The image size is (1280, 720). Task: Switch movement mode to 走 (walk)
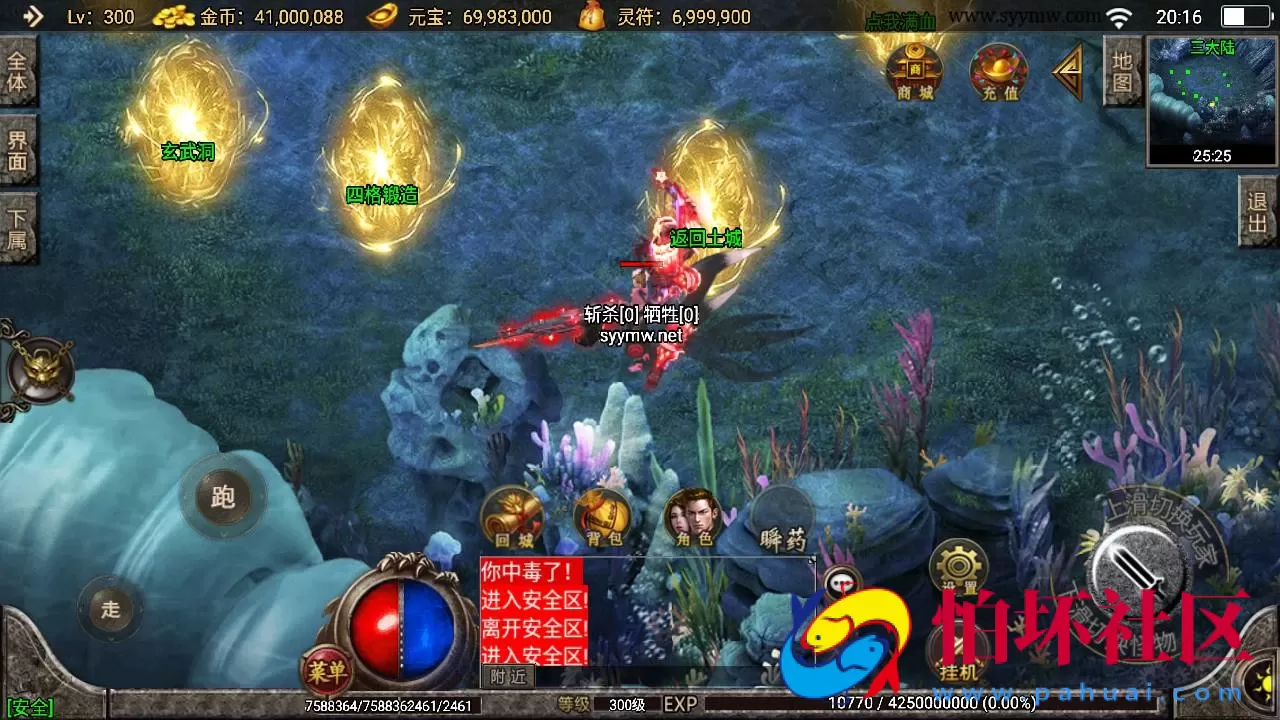point(110,610)
